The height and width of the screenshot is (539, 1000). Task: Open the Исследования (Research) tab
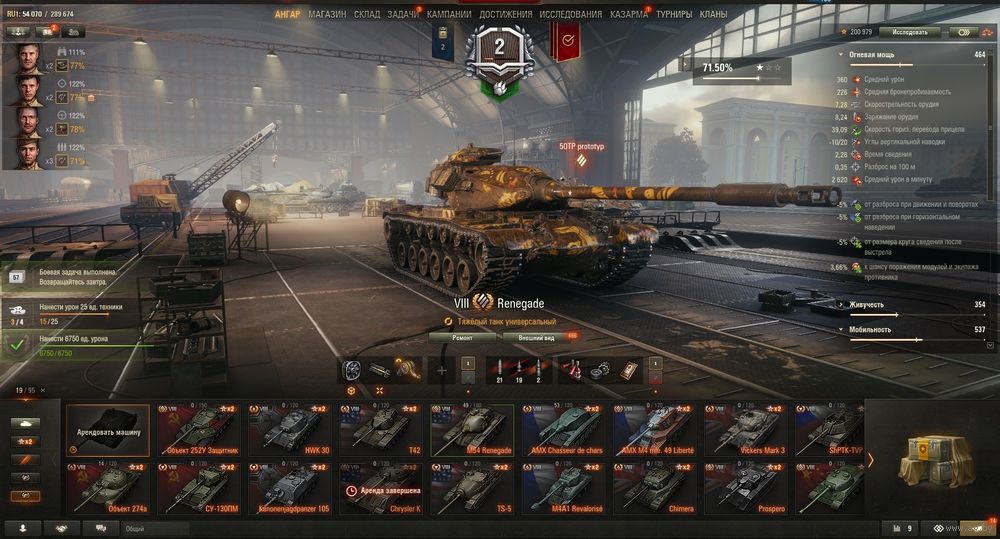click(x=570, y=15)
